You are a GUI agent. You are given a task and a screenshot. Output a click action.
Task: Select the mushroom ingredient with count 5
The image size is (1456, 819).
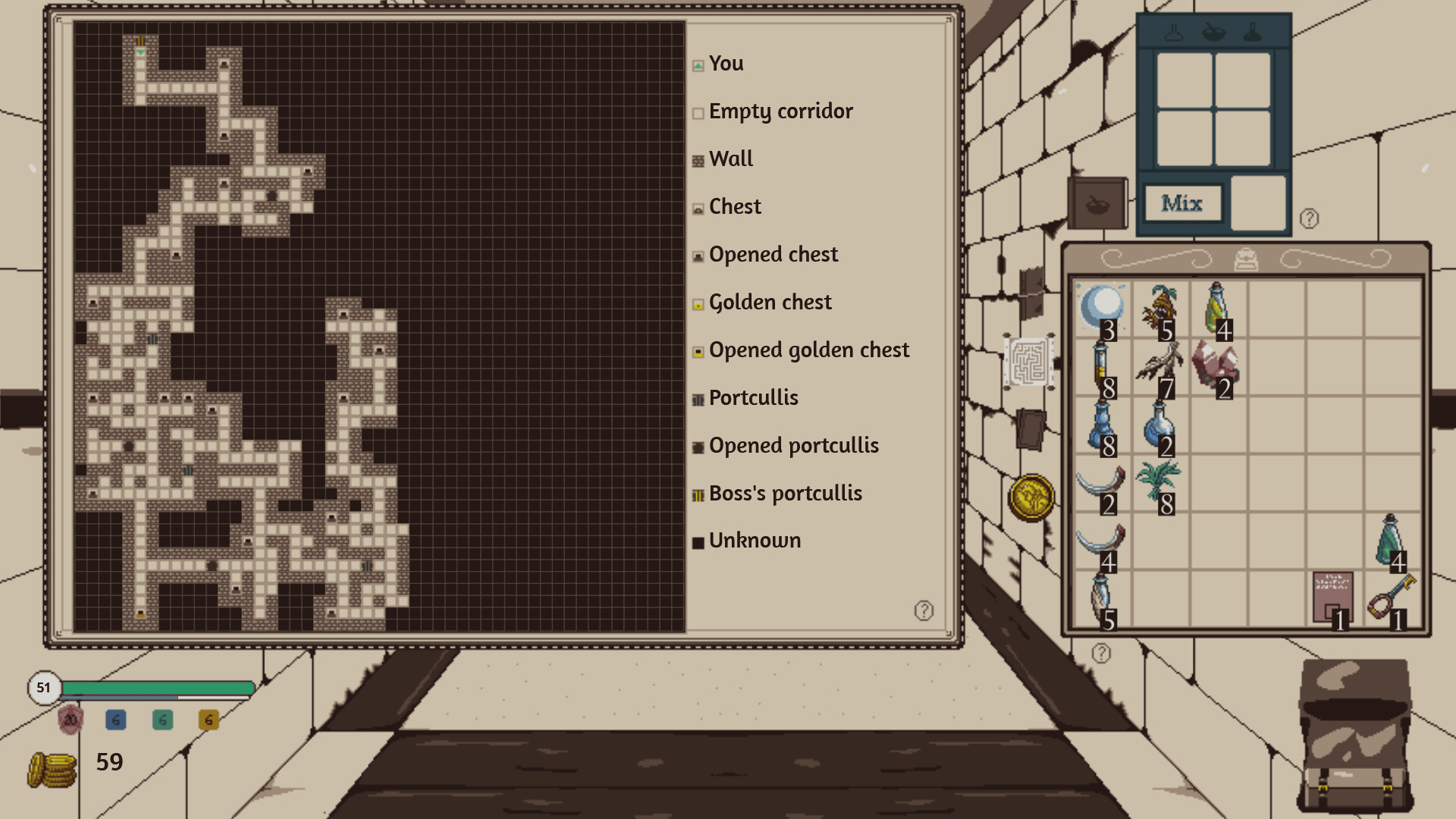coord(1160,307)
